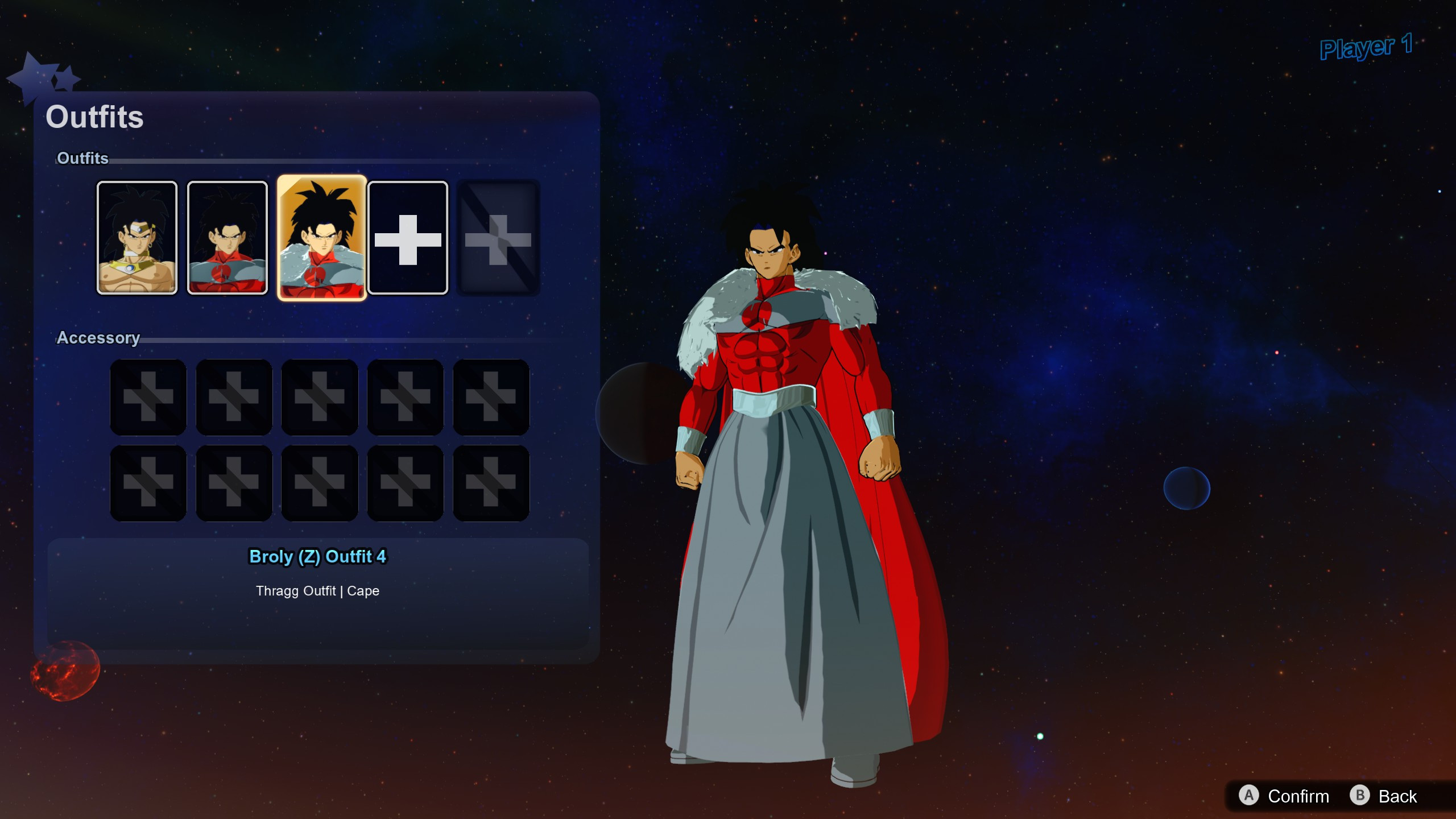1456x819 pixels.
Task: Select the highlighted Broly (Z) Outfit 4
Action: pos(320,238)
